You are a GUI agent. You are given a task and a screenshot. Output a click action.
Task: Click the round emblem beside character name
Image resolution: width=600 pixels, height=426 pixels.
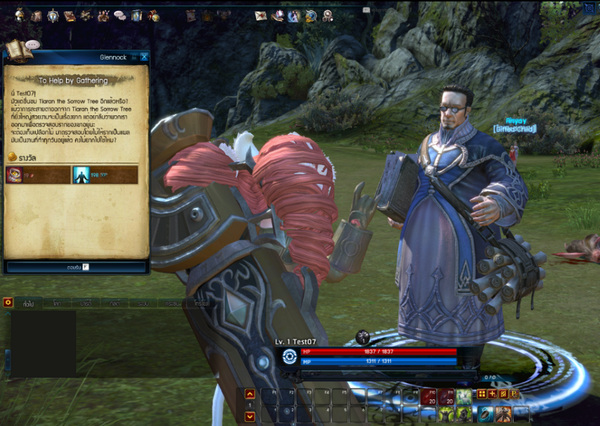tap(289, 356)
